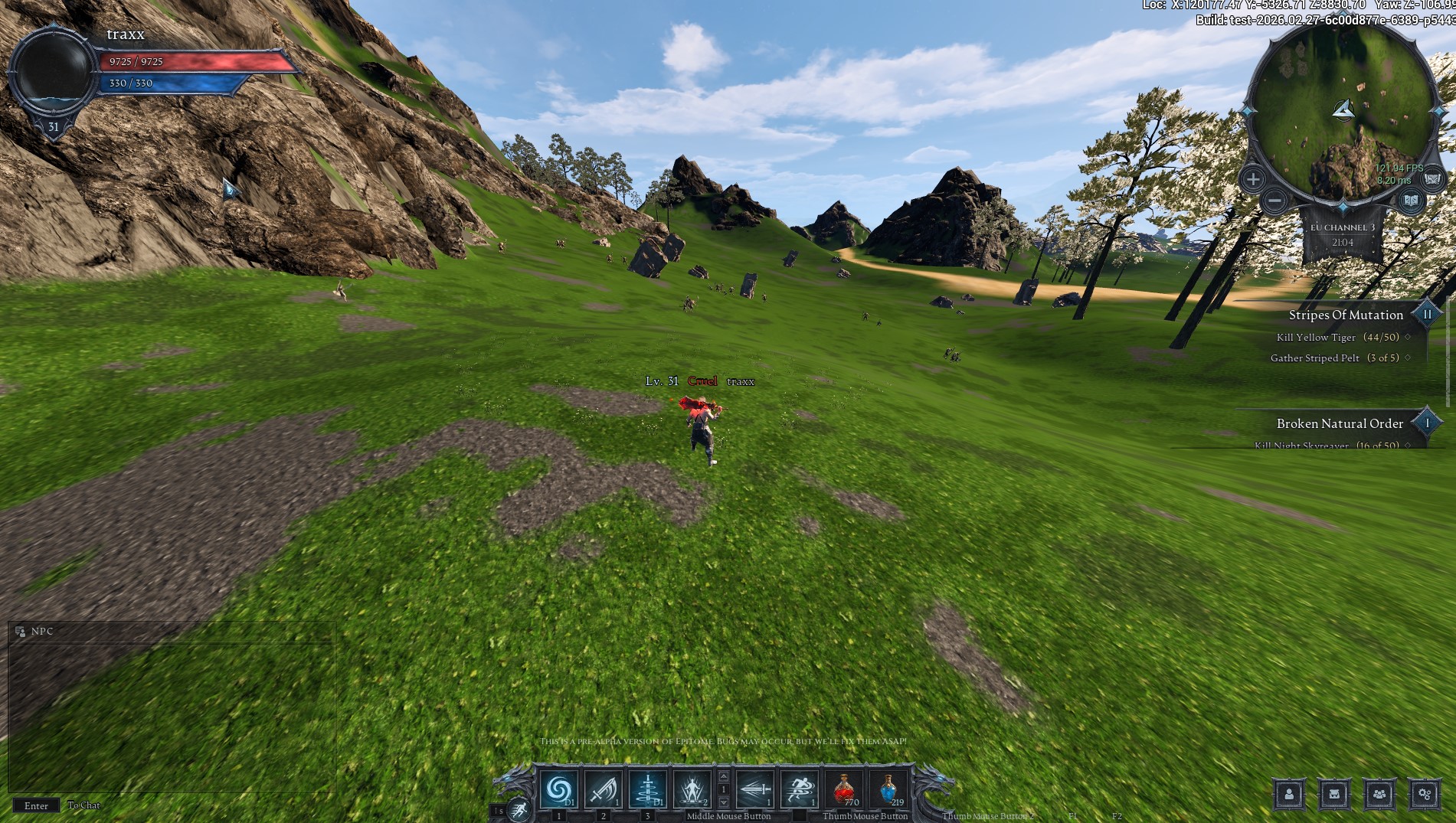This screenshot has height=823, width=1456.
Task: Click the minus button to zoom out minimap
Action: click(1274, 201)
